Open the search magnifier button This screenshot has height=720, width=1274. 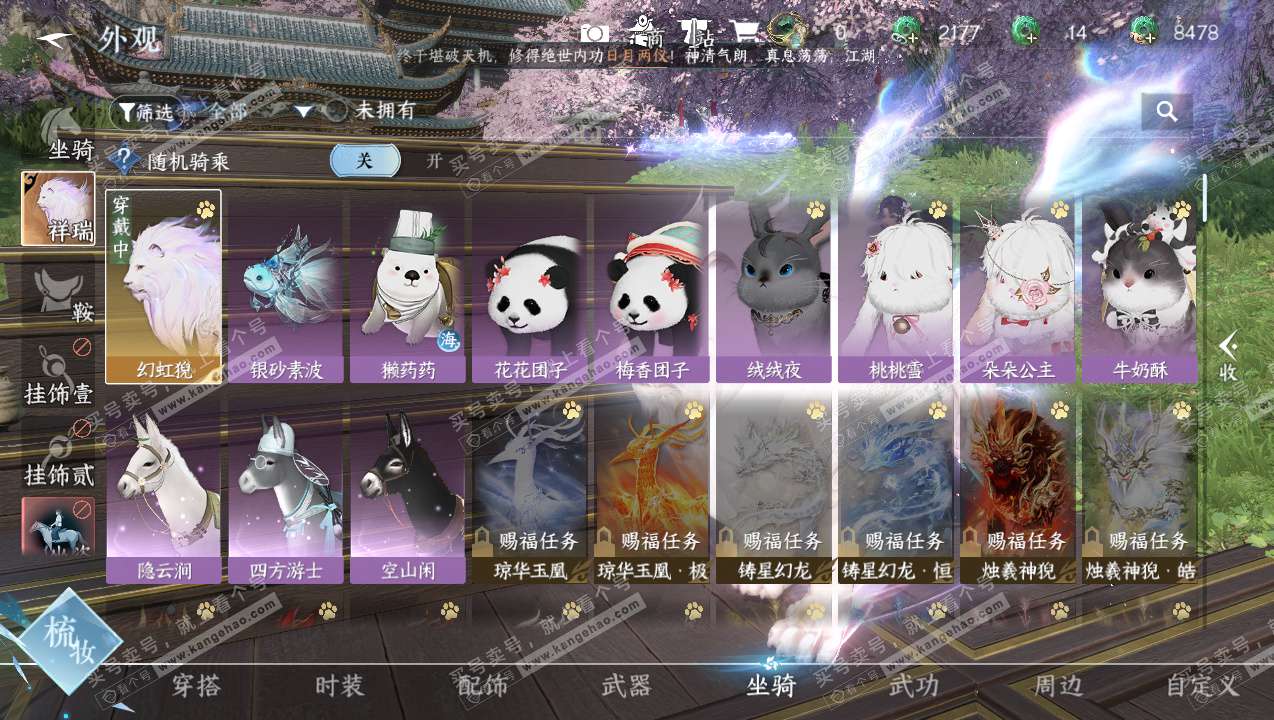(x=1166, y=112)
